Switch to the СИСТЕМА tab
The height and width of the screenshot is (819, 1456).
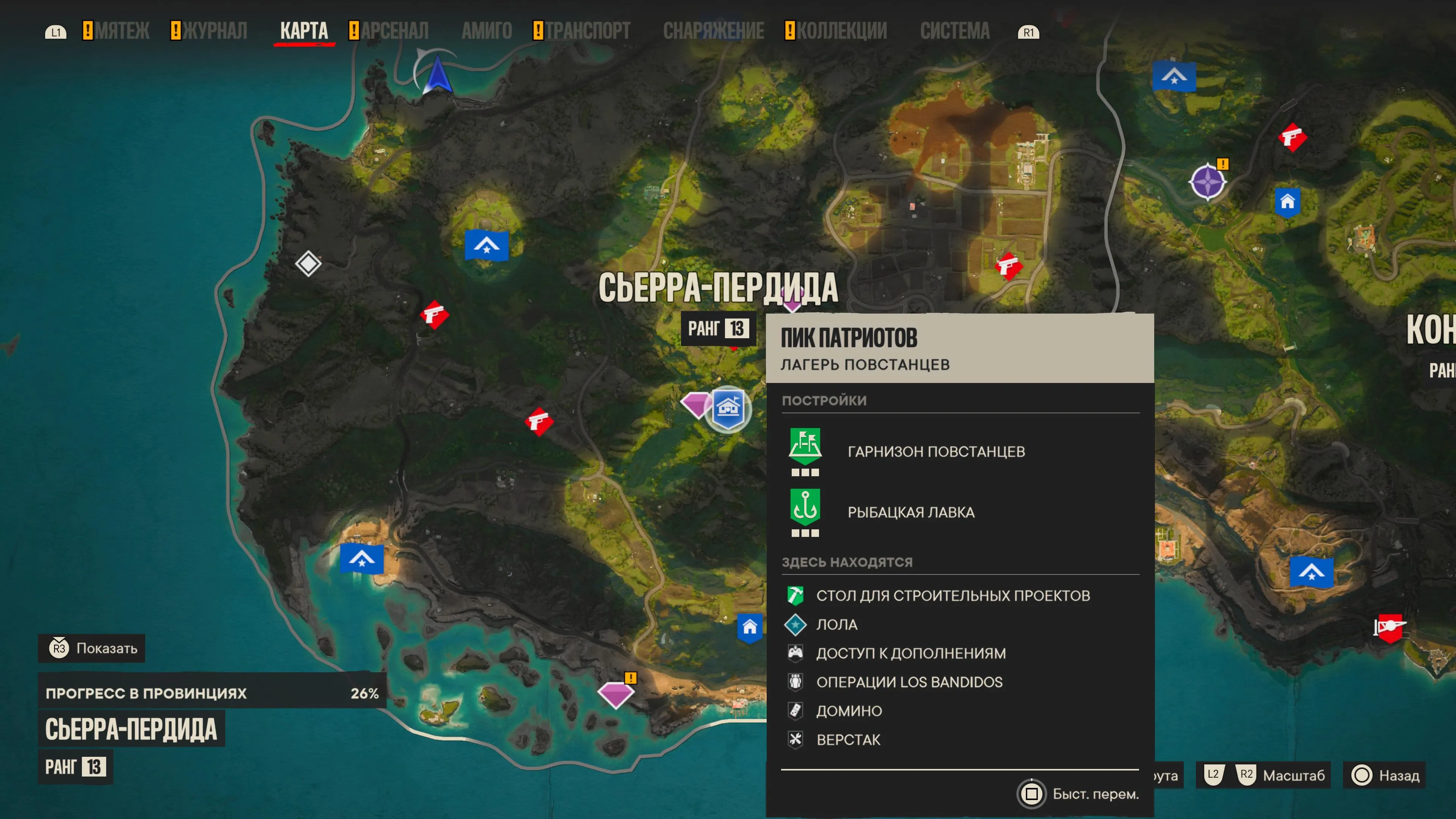pos(955,31)
